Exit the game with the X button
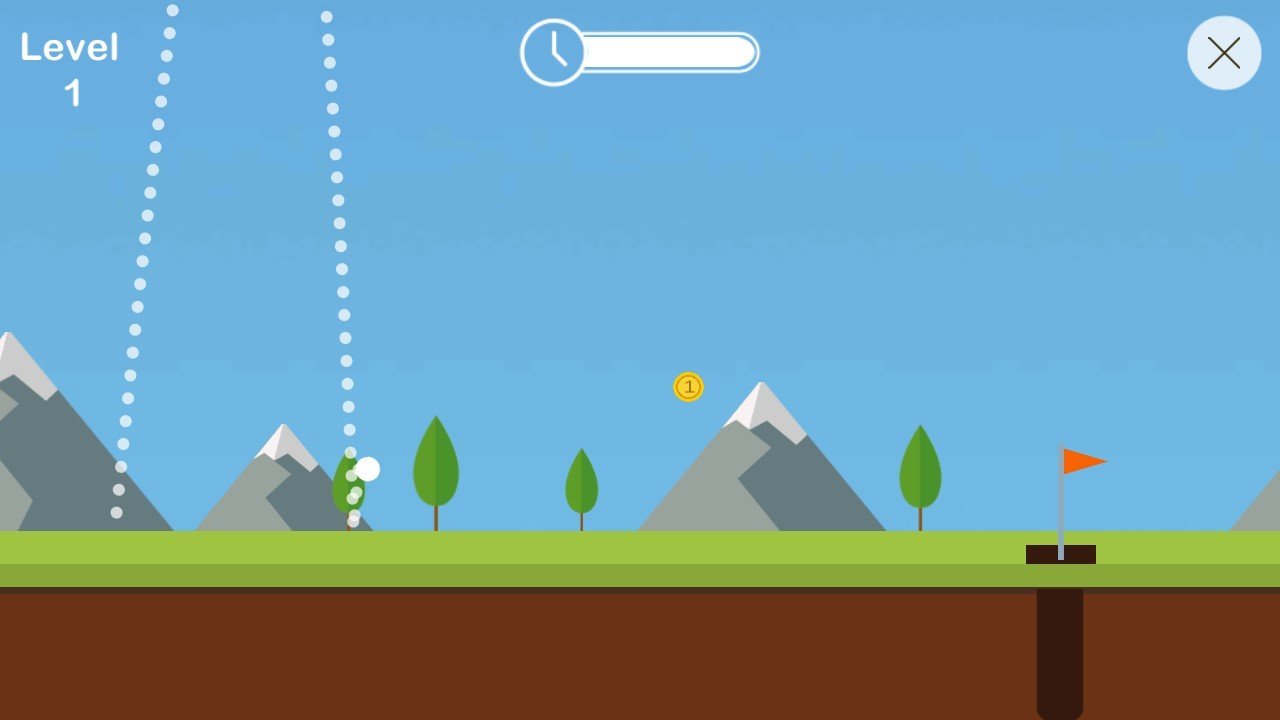The height and width of the screenshot is (720, 1280). point(1223,53)
